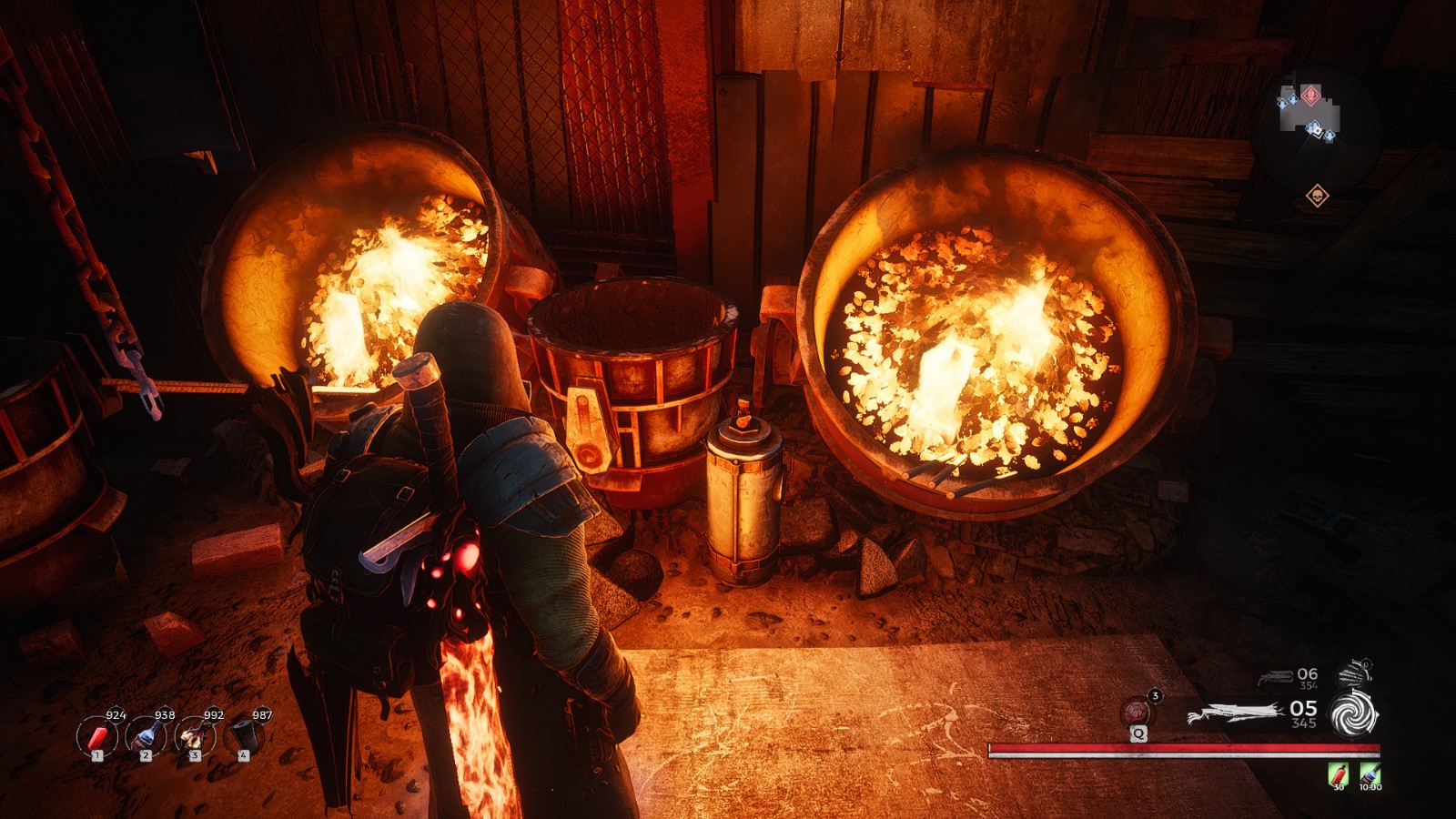
Task: Use the red relic heart icon
Action: 1137,711
